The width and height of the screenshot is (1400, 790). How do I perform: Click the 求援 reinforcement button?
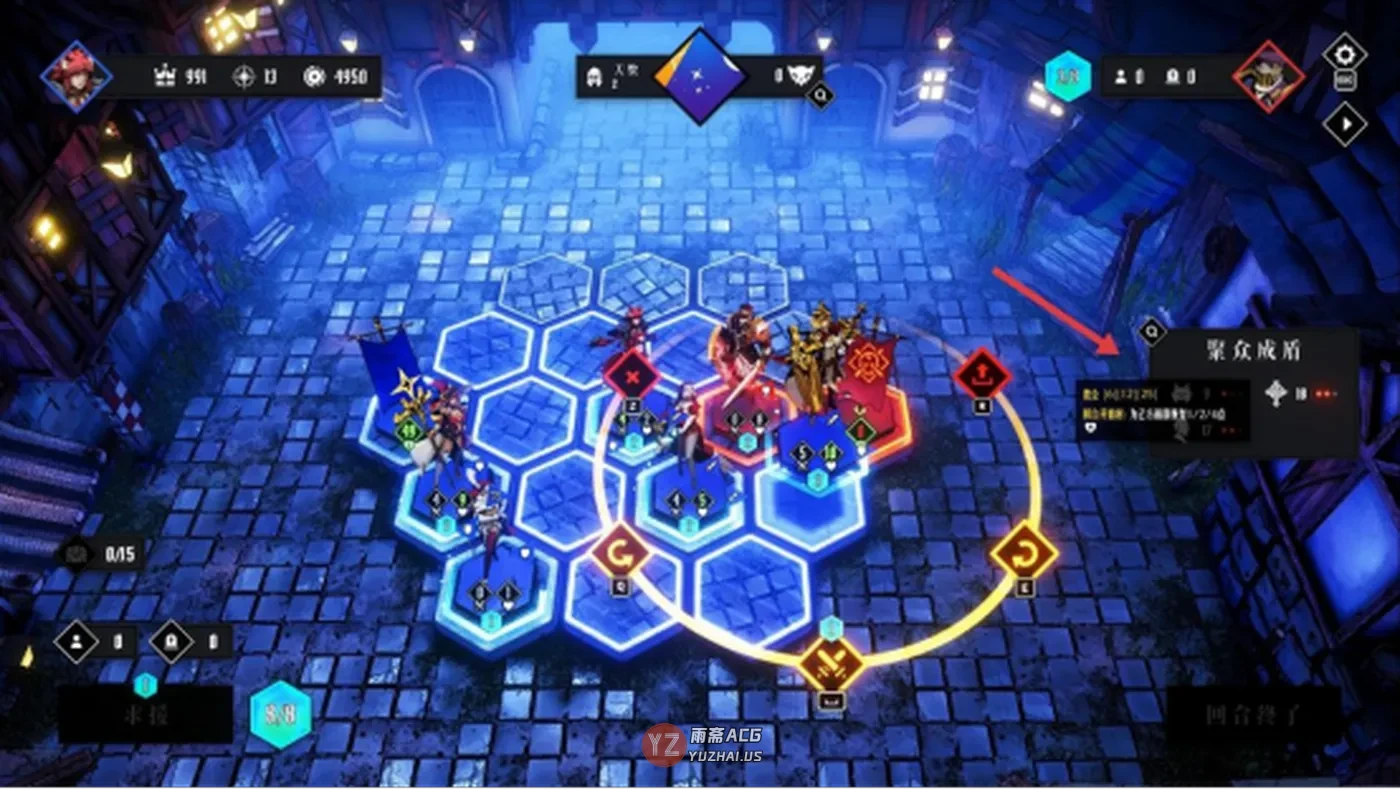tap(145, 716)
